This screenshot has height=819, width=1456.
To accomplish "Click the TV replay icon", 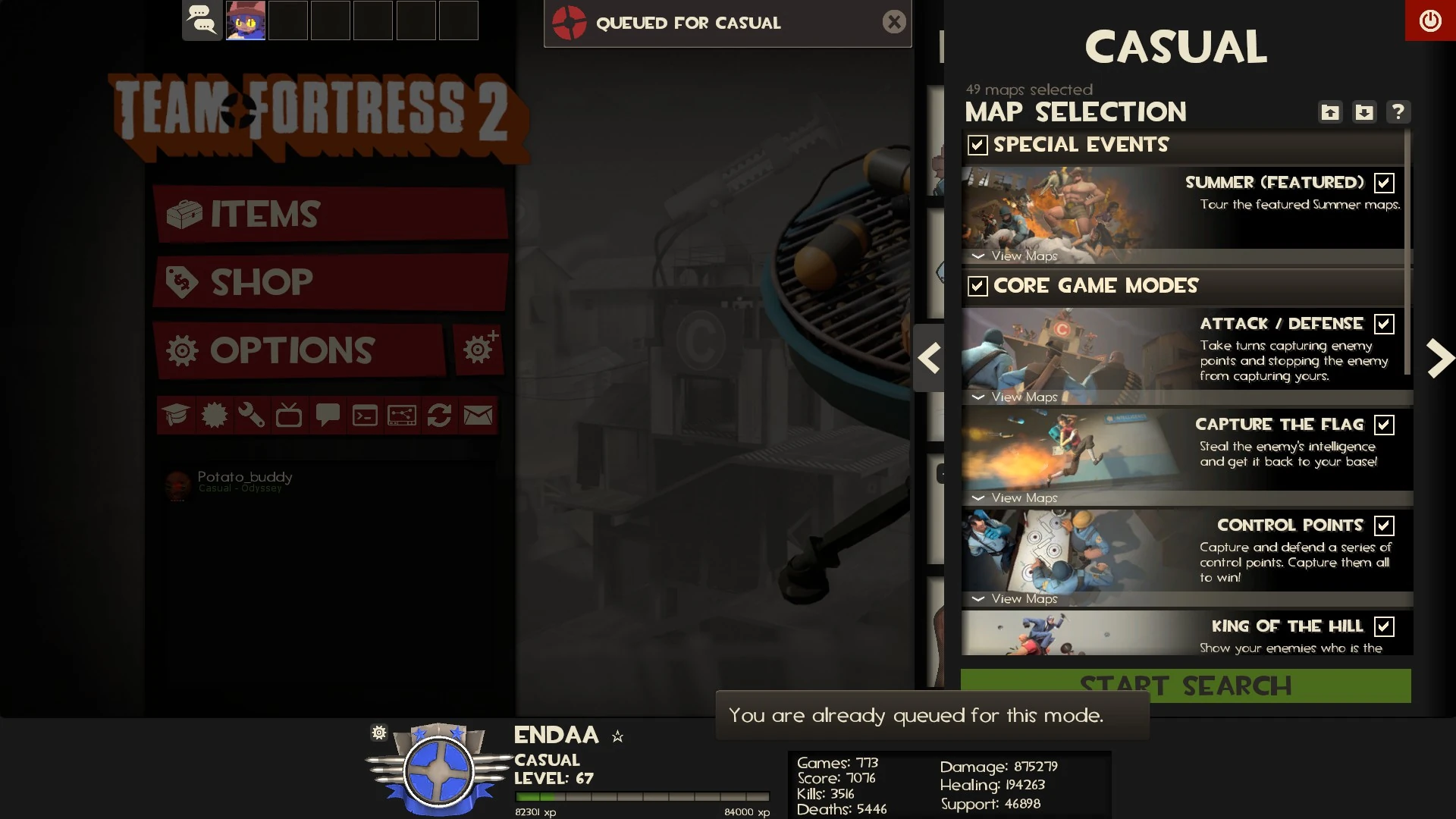I will [x=289, y=415].
